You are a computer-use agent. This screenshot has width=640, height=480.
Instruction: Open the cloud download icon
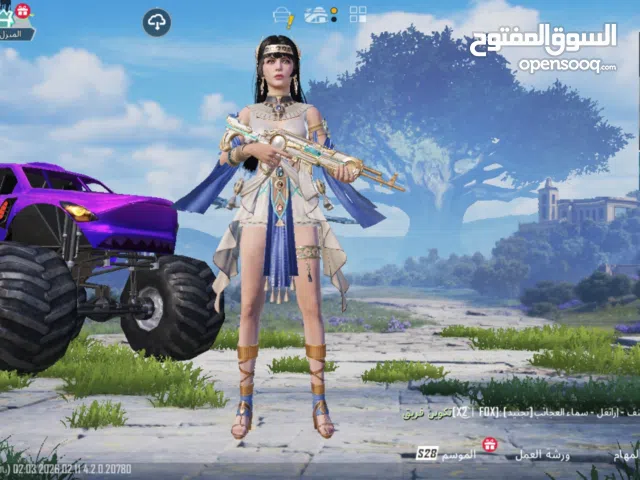point(156,22)
